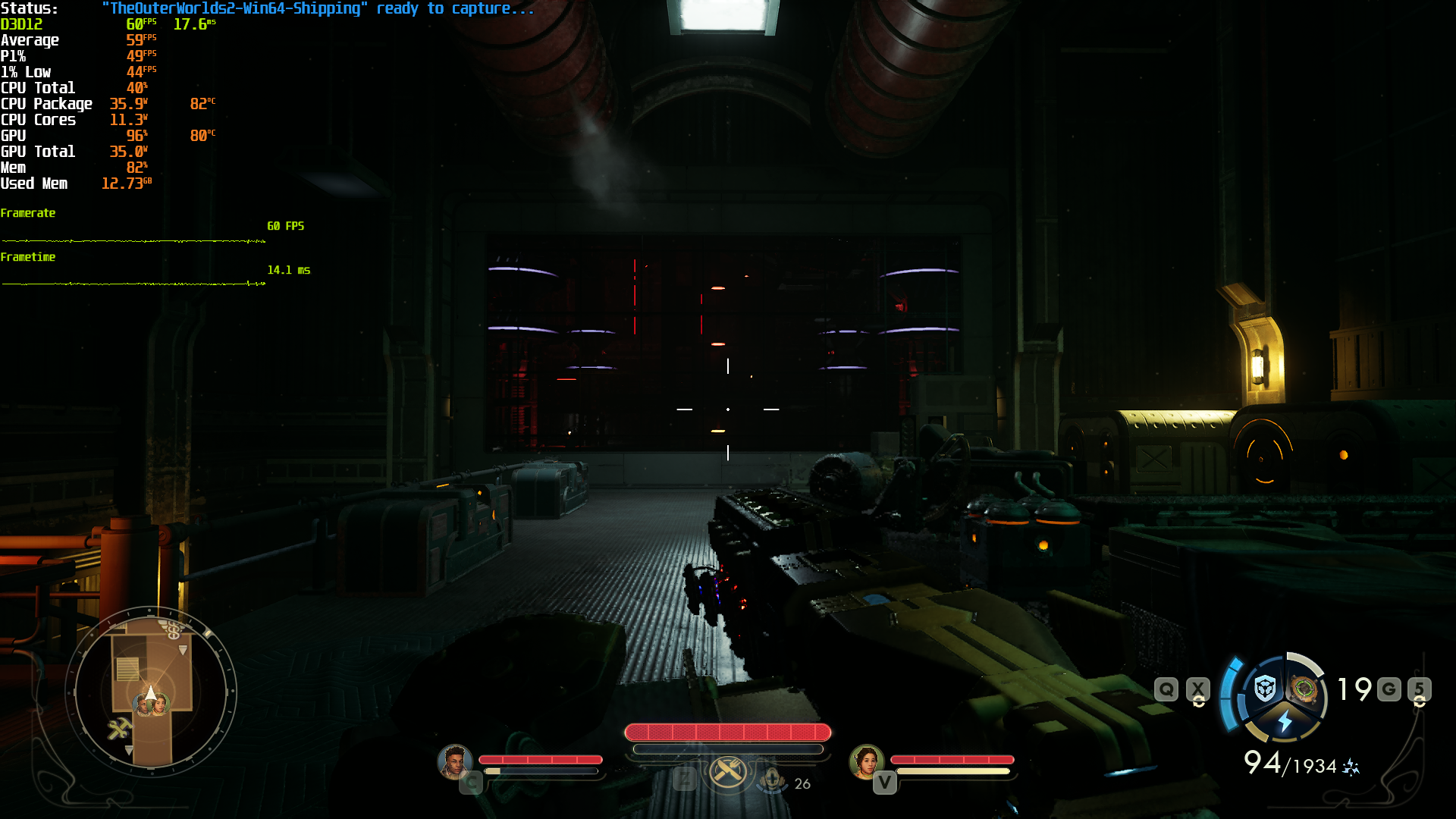Viewport: 1456px width, 819px height.
Task: Select the lightning bolt segment in the weapon wheel
Action: tap(1285, 720)
